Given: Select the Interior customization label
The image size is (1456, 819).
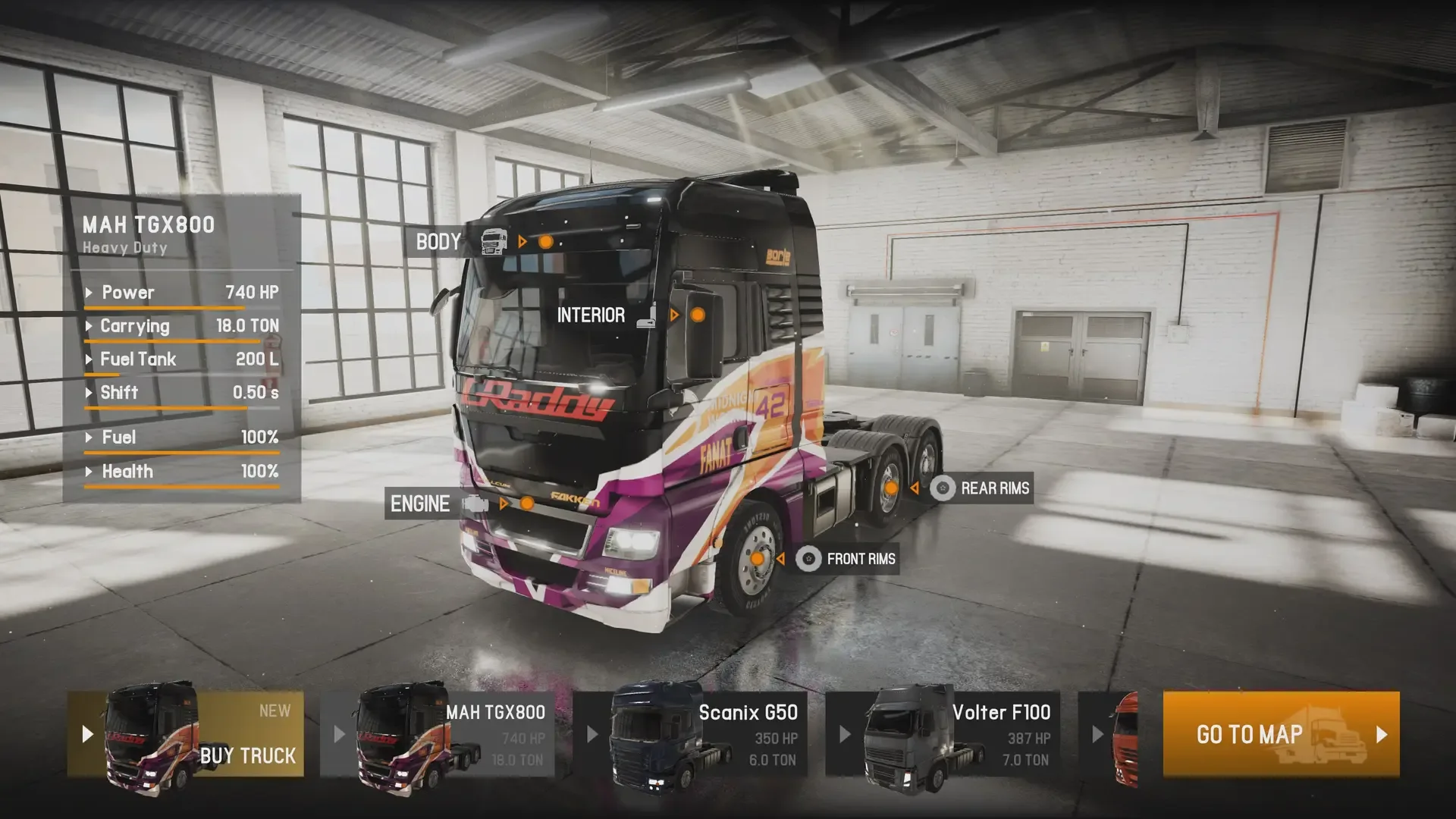Looking at the screenshot, I should 591,315.
